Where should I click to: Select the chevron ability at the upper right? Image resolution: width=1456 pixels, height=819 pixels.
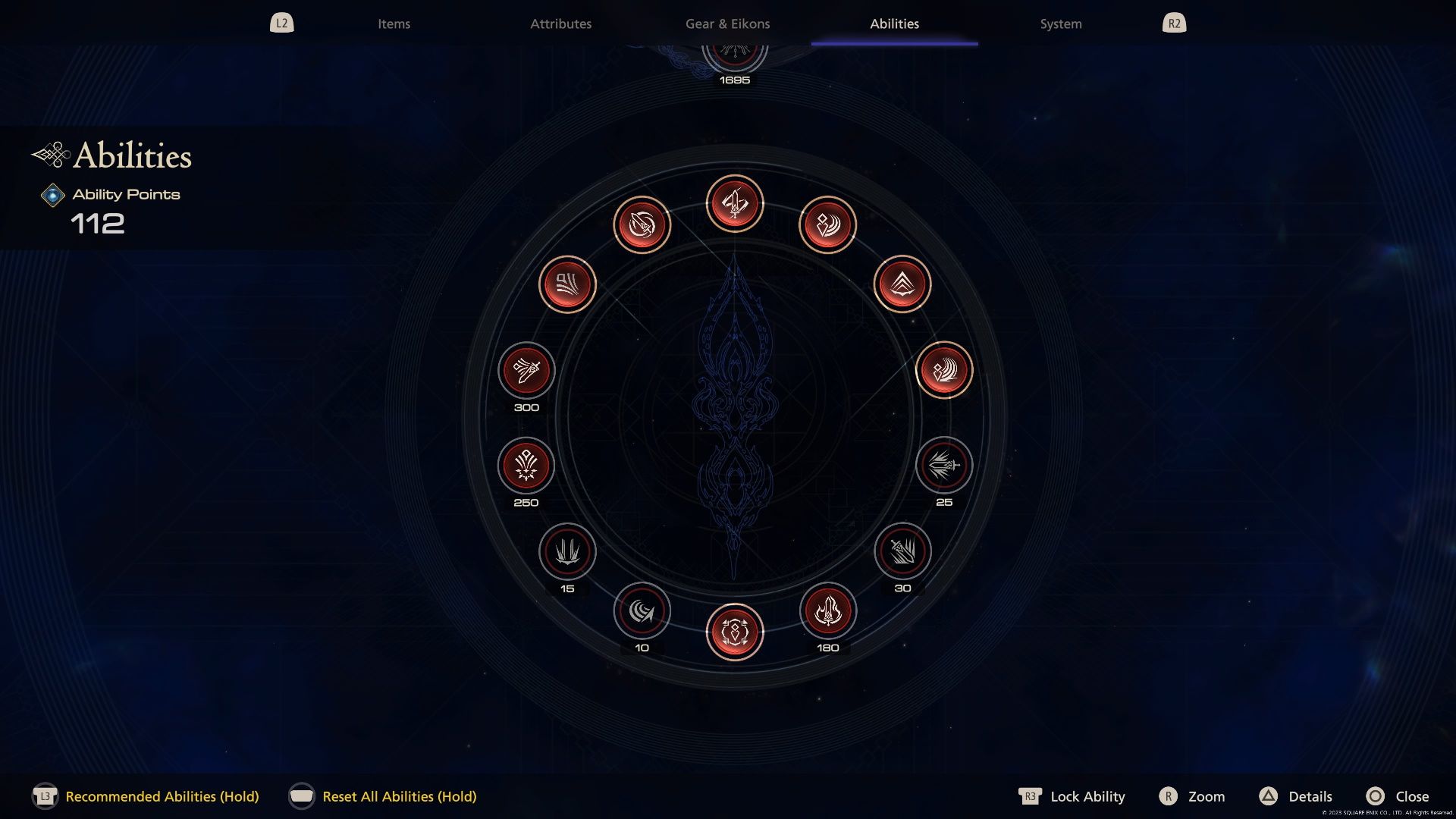coord(902,283)
